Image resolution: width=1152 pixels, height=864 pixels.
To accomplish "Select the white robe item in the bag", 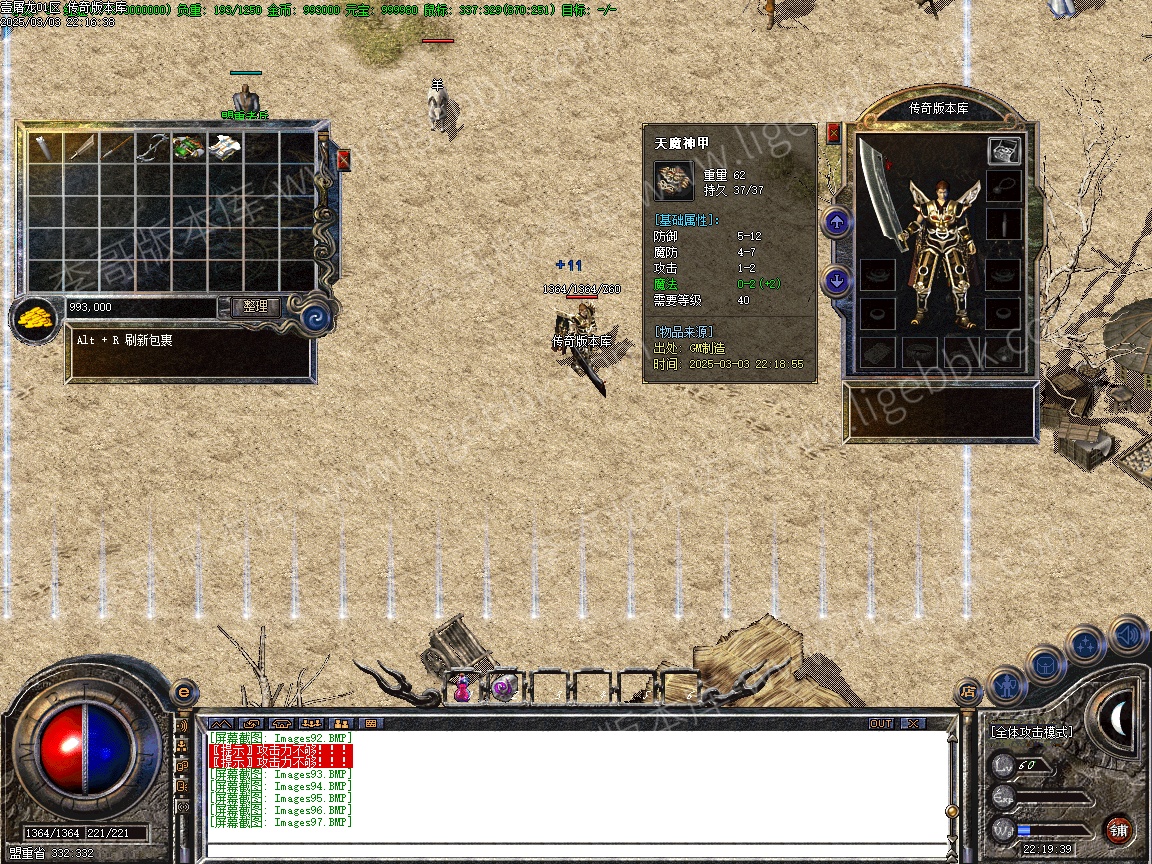I will (225, 148).
